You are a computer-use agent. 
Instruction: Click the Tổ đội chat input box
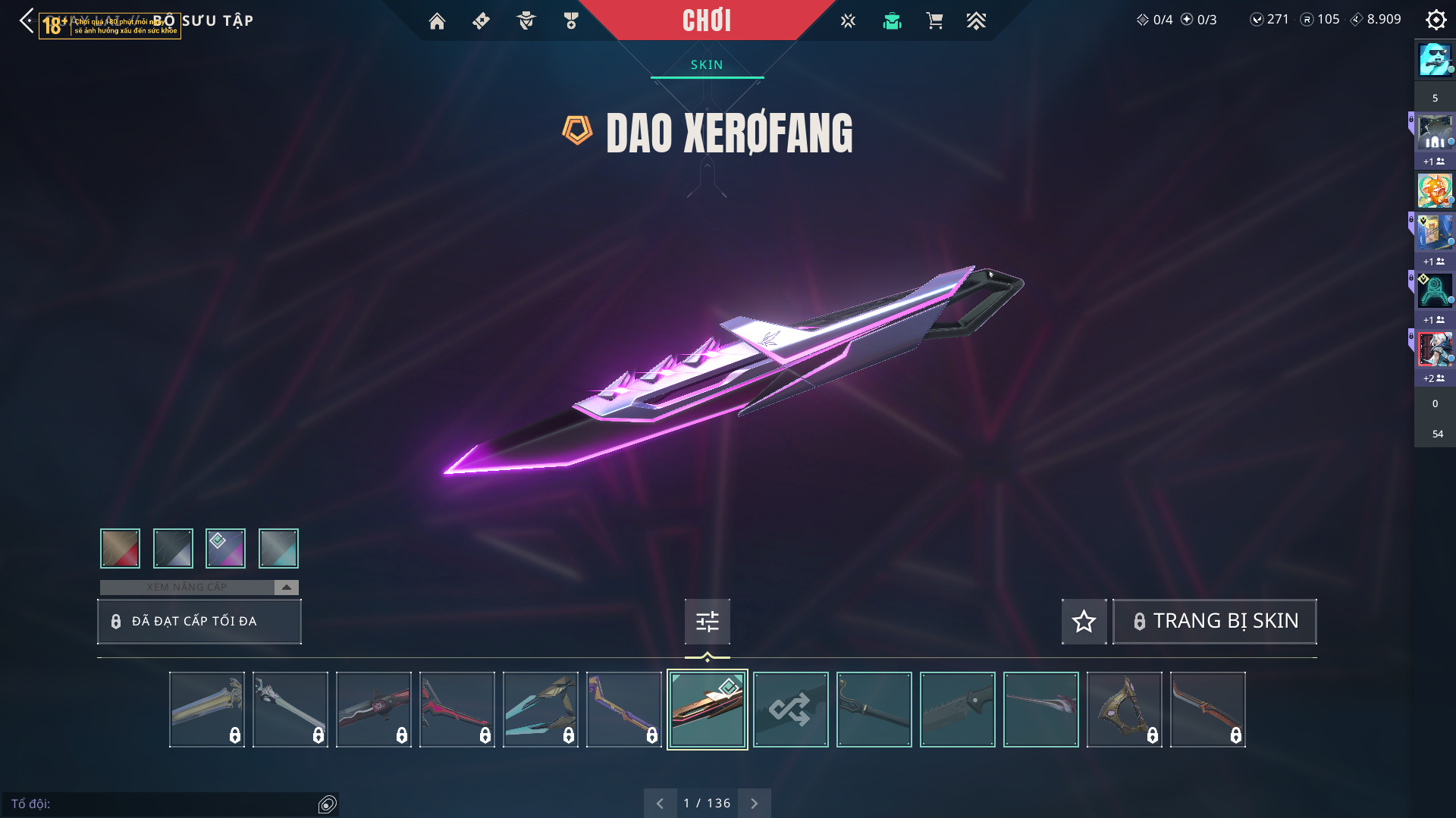163,804
